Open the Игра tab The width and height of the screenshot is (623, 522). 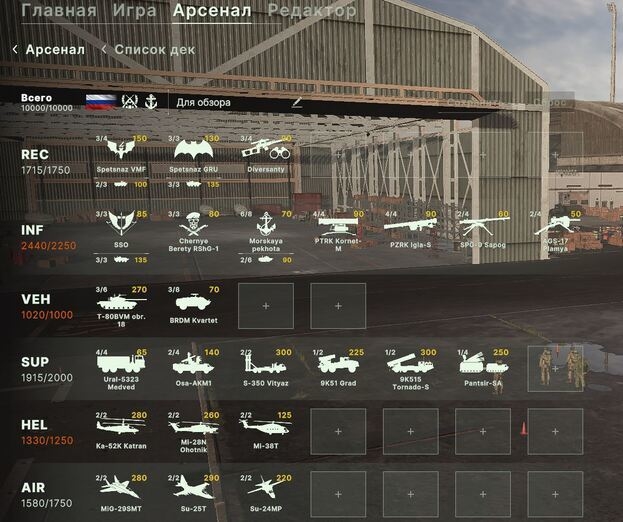click(x=133, y=11)
